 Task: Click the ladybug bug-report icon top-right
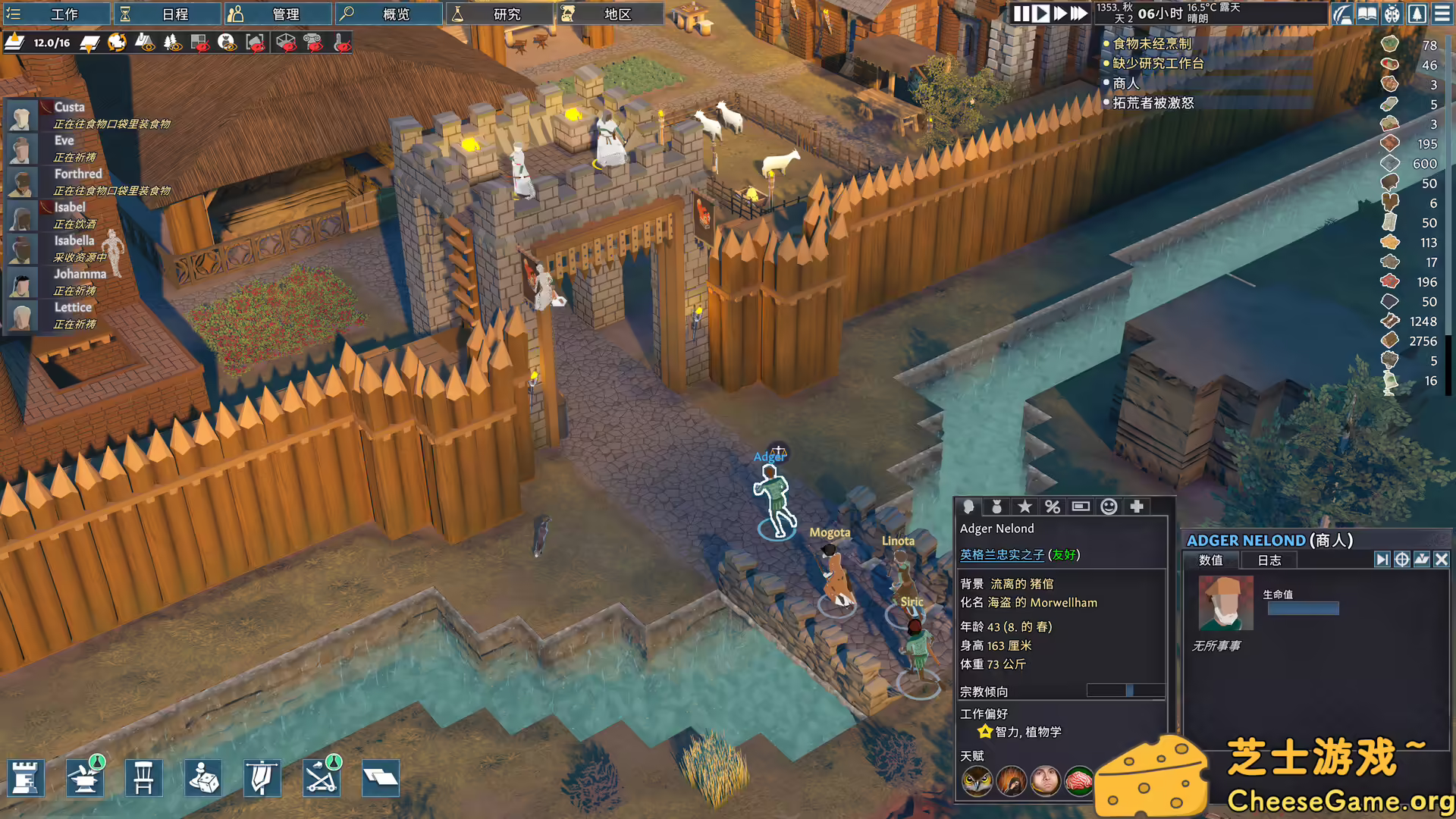coord(1392,13)
